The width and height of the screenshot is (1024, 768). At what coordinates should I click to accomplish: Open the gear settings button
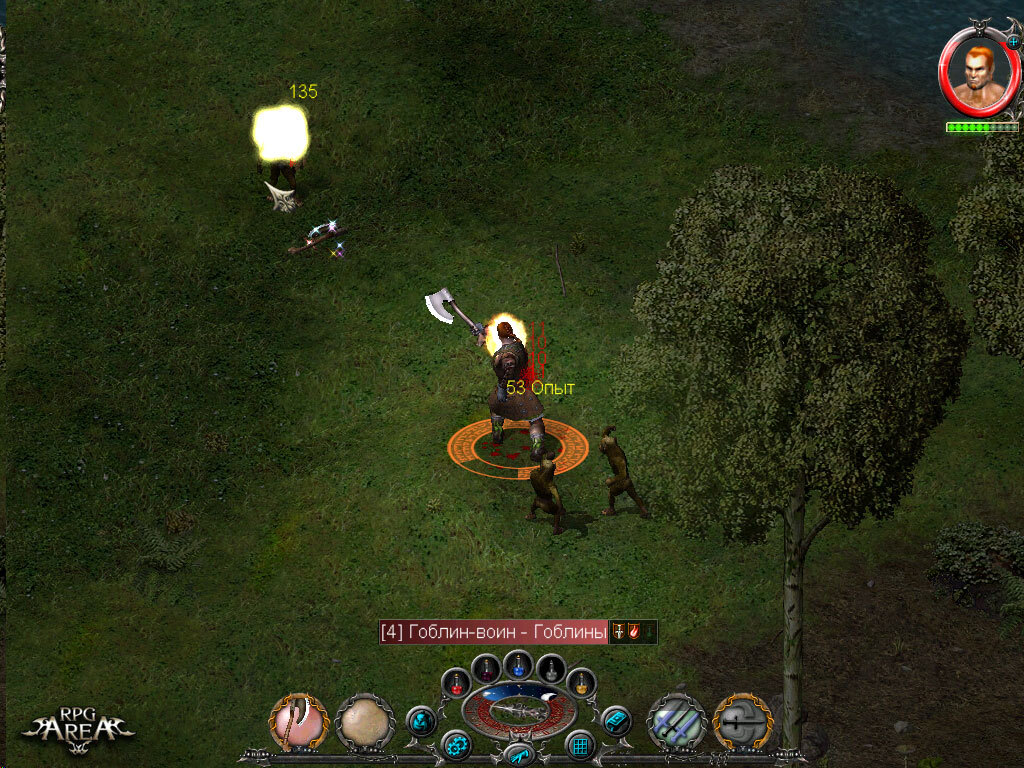click(x=457, y=744)
